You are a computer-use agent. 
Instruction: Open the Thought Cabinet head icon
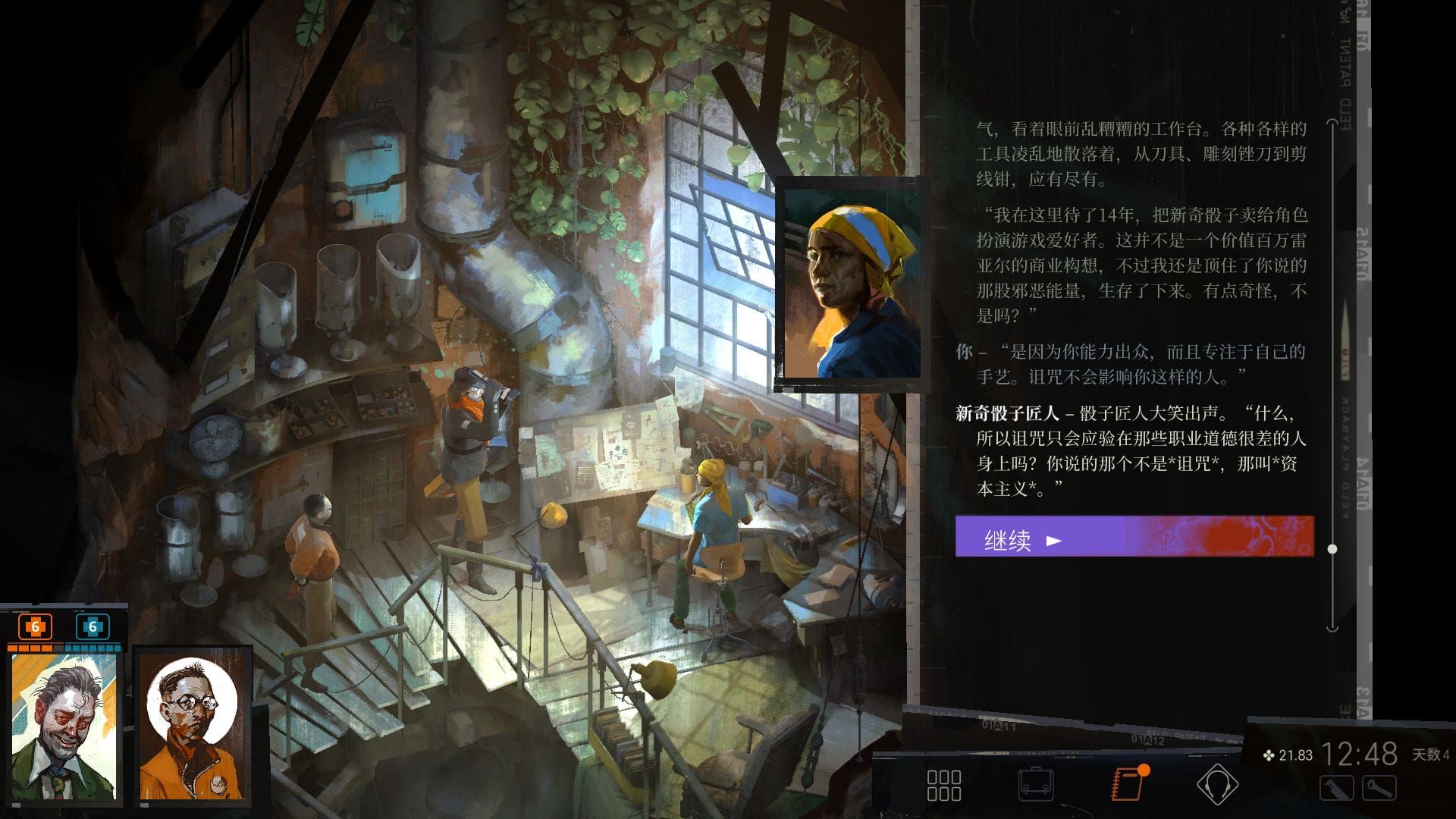[x=1217, y=785]
